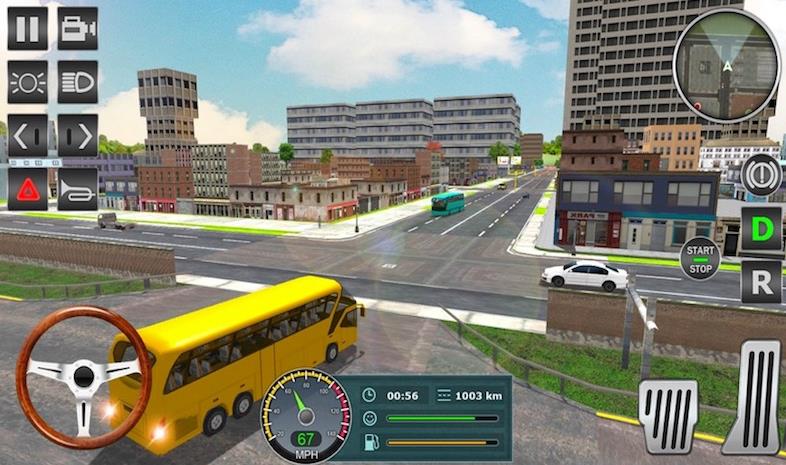
Task: Tap the engine Start/Stop button
Action: pos(700,259)
